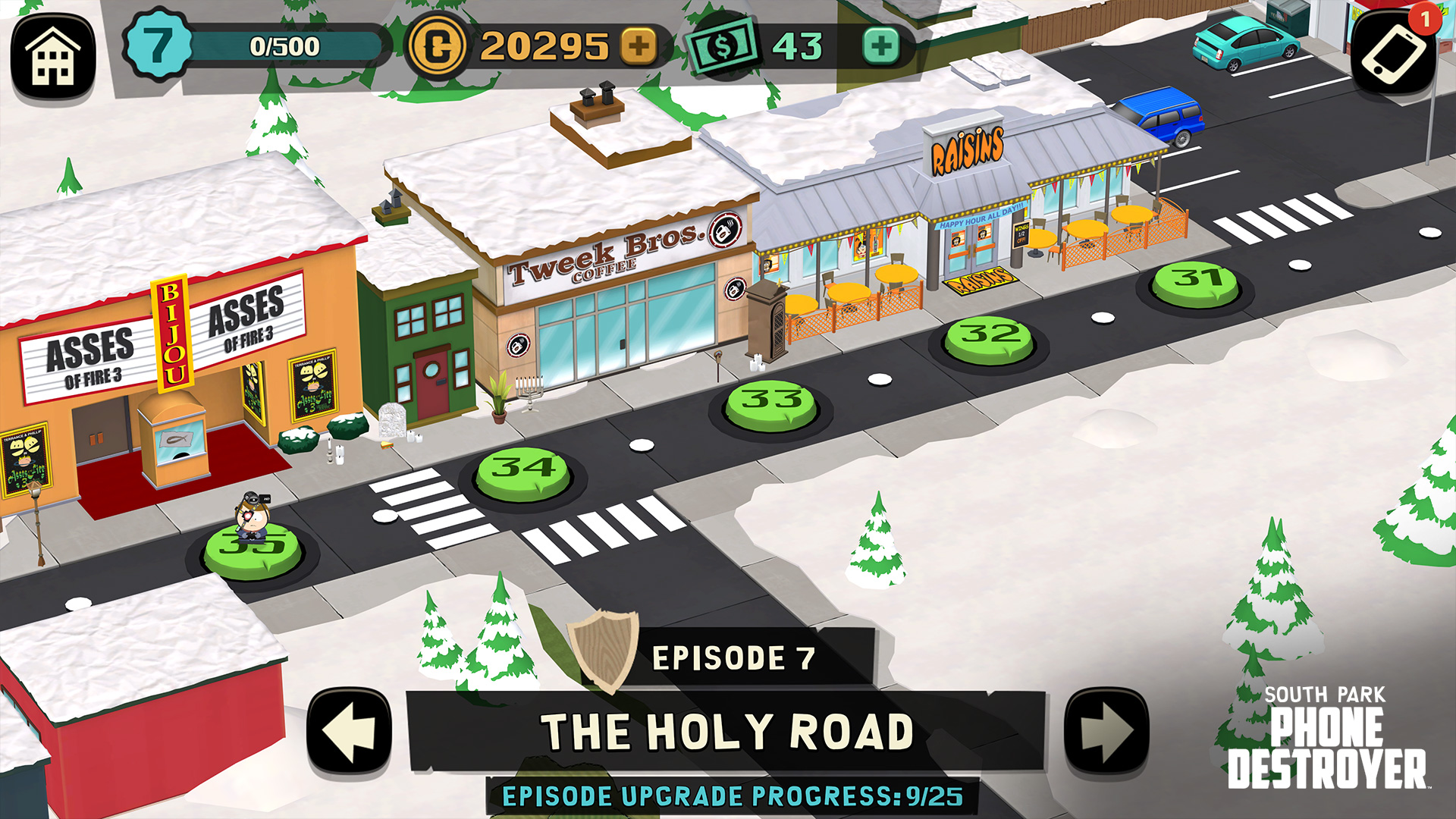Advance to next episode with right arrow
The width and height of the screenshot is (1456, 819).
point(1106,733)
